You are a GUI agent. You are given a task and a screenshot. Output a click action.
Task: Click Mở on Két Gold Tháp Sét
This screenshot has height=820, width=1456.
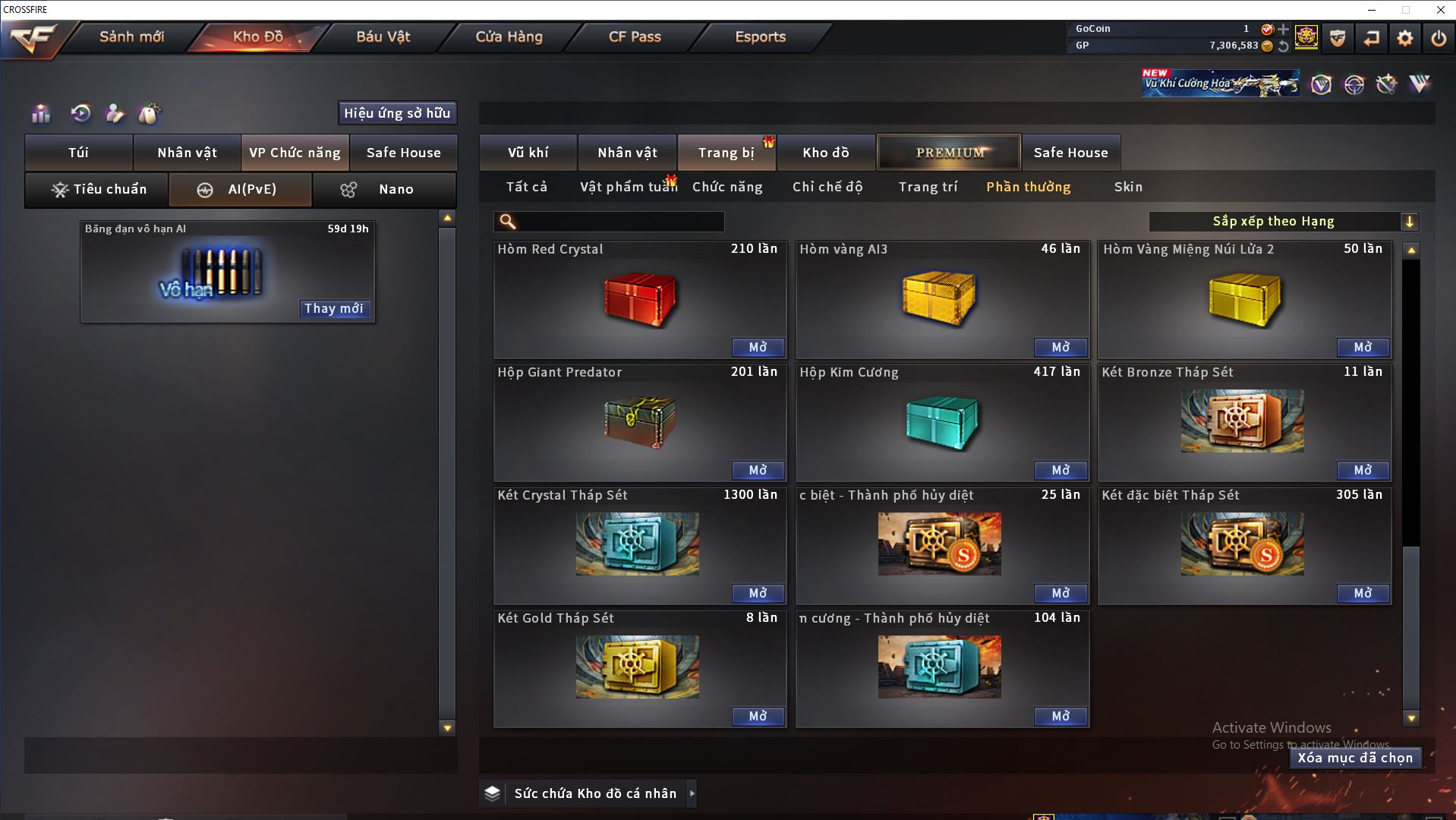coord(758,717)
